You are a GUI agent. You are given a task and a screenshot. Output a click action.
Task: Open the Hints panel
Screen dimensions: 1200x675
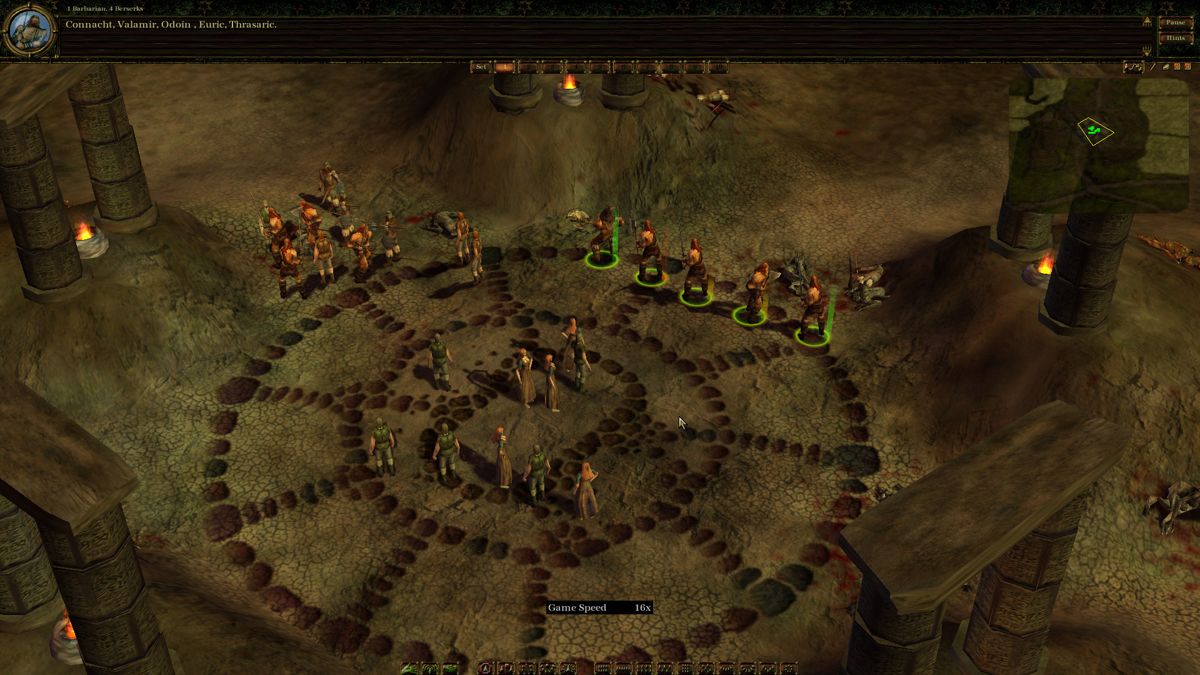point(1174,38)
